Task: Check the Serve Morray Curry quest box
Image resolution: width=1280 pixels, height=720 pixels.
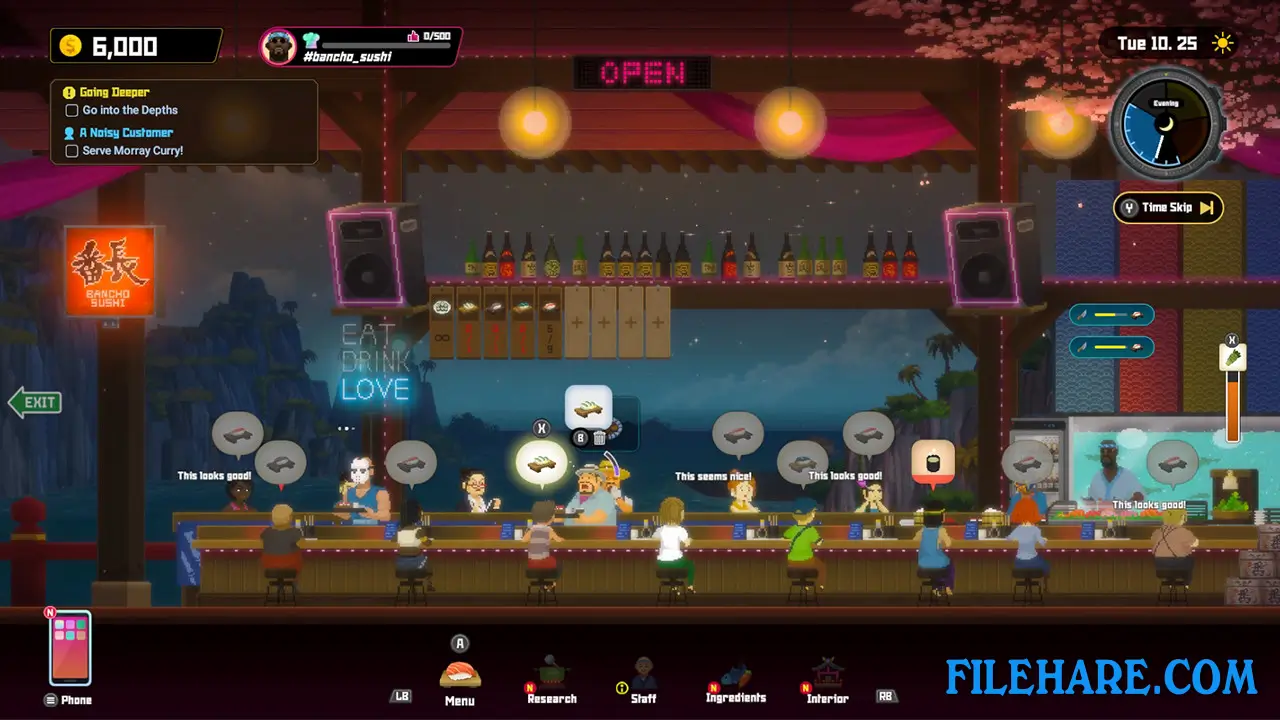Action: (71, 150)
